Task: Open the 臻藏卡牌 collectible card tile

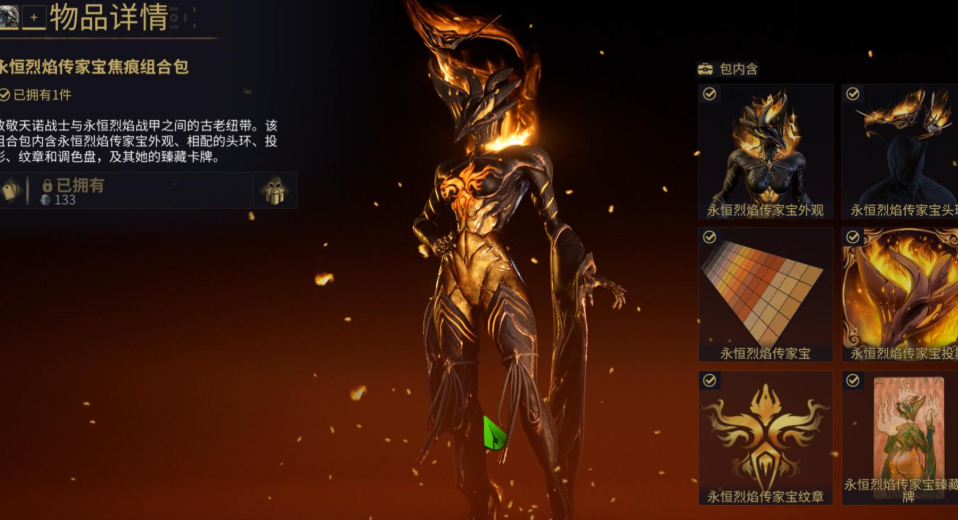Action: coord(900,437)
